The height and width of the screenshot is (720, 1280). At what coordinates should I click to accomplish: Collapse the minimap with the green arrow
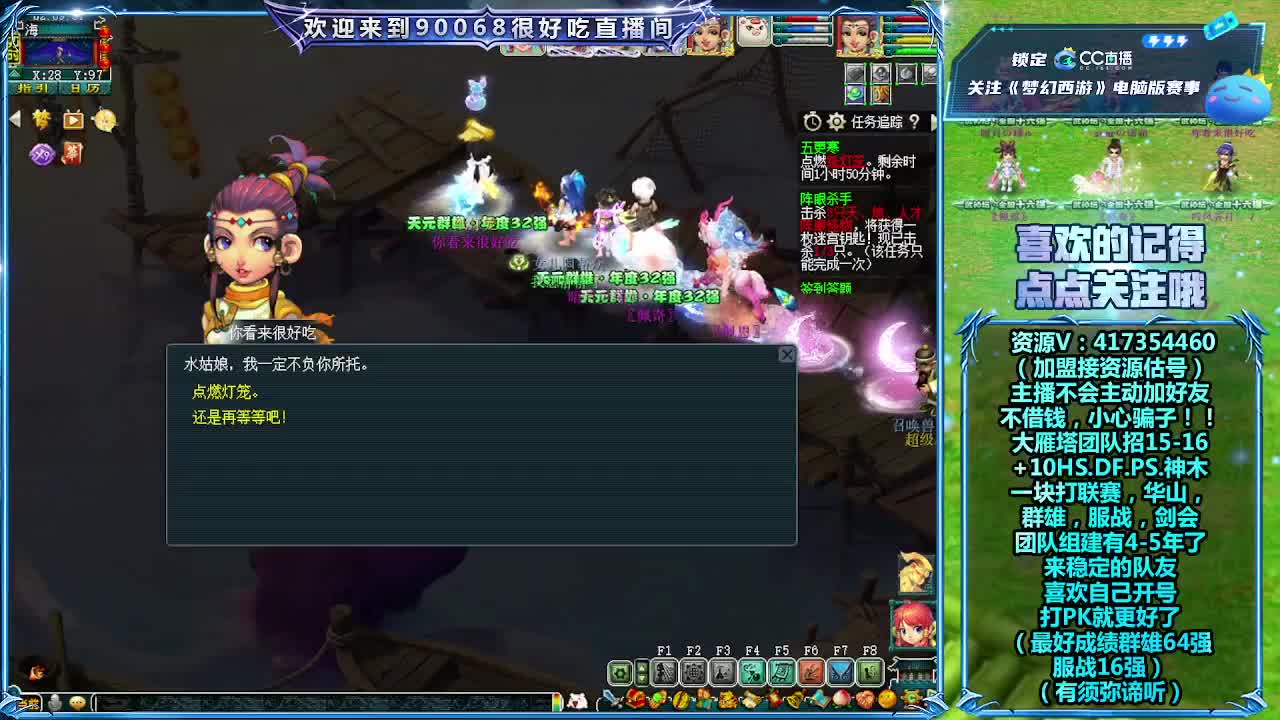click(x=15, y=74)
